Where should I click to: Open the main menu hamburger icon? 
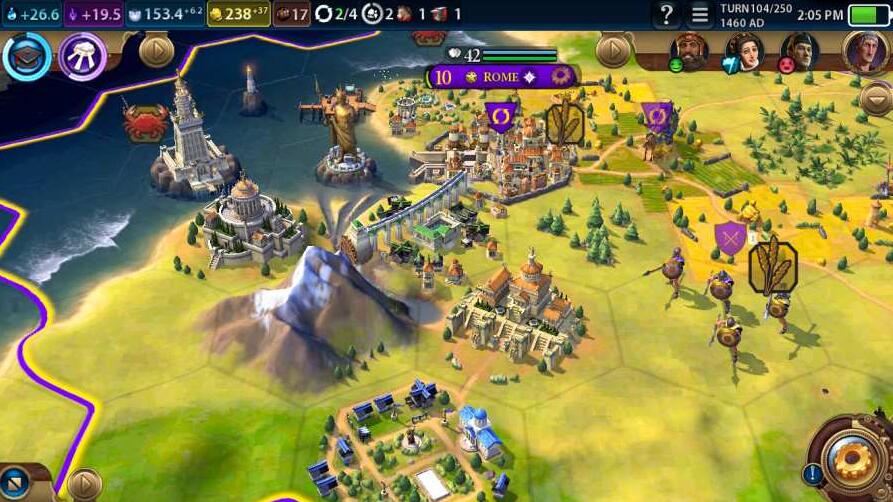[x=700, y=15]
